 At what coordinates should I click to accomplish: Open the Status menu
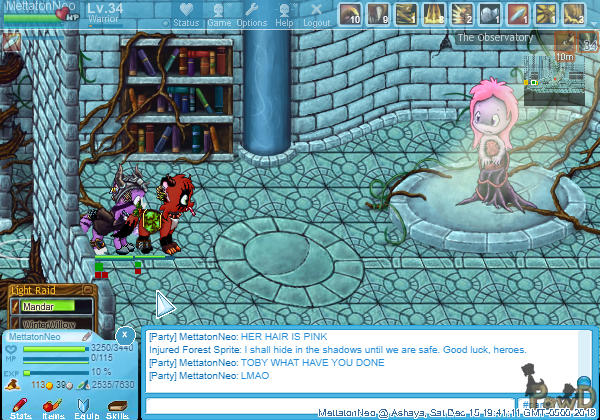click(x=185, y=15)
